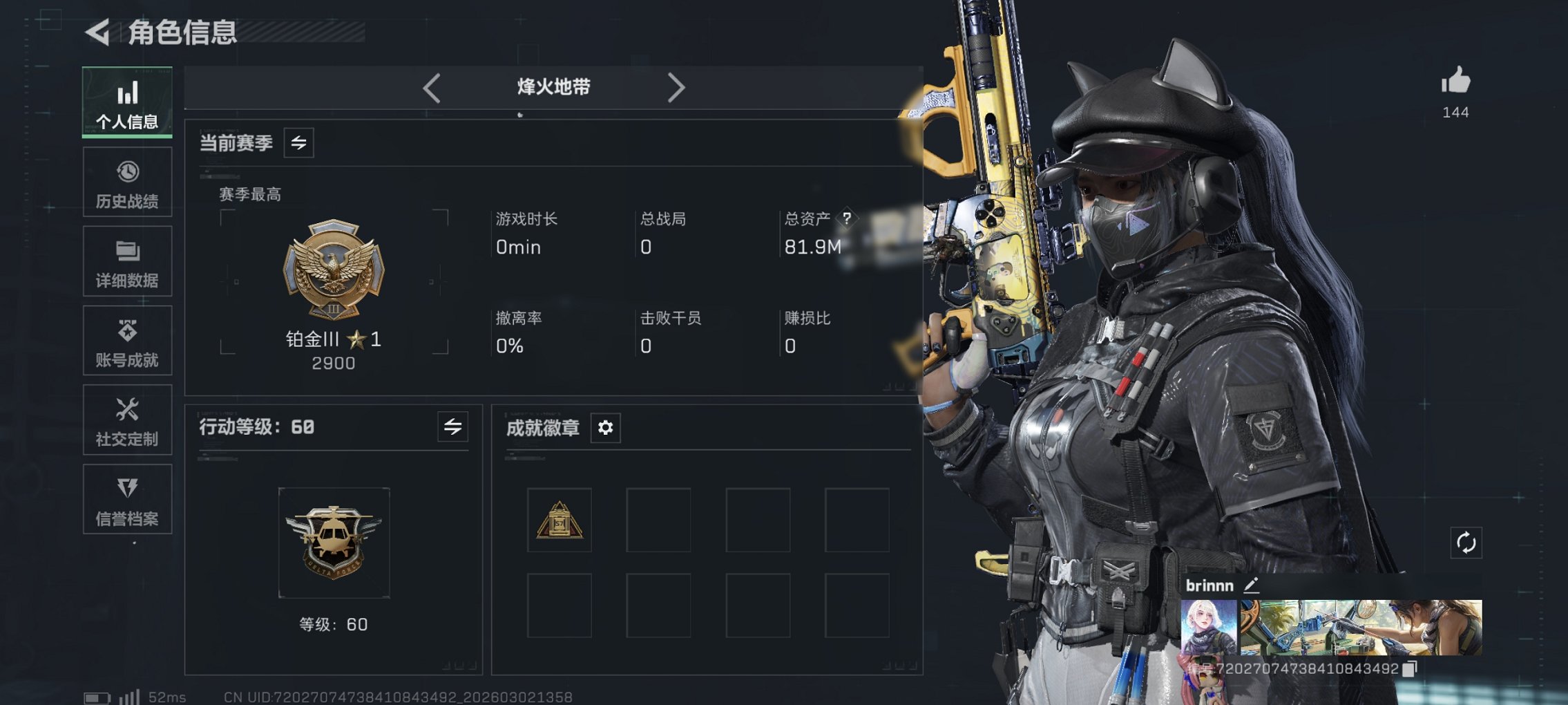
Task: Click the right arrow beside 烽火地带
Action: point(676,88)
